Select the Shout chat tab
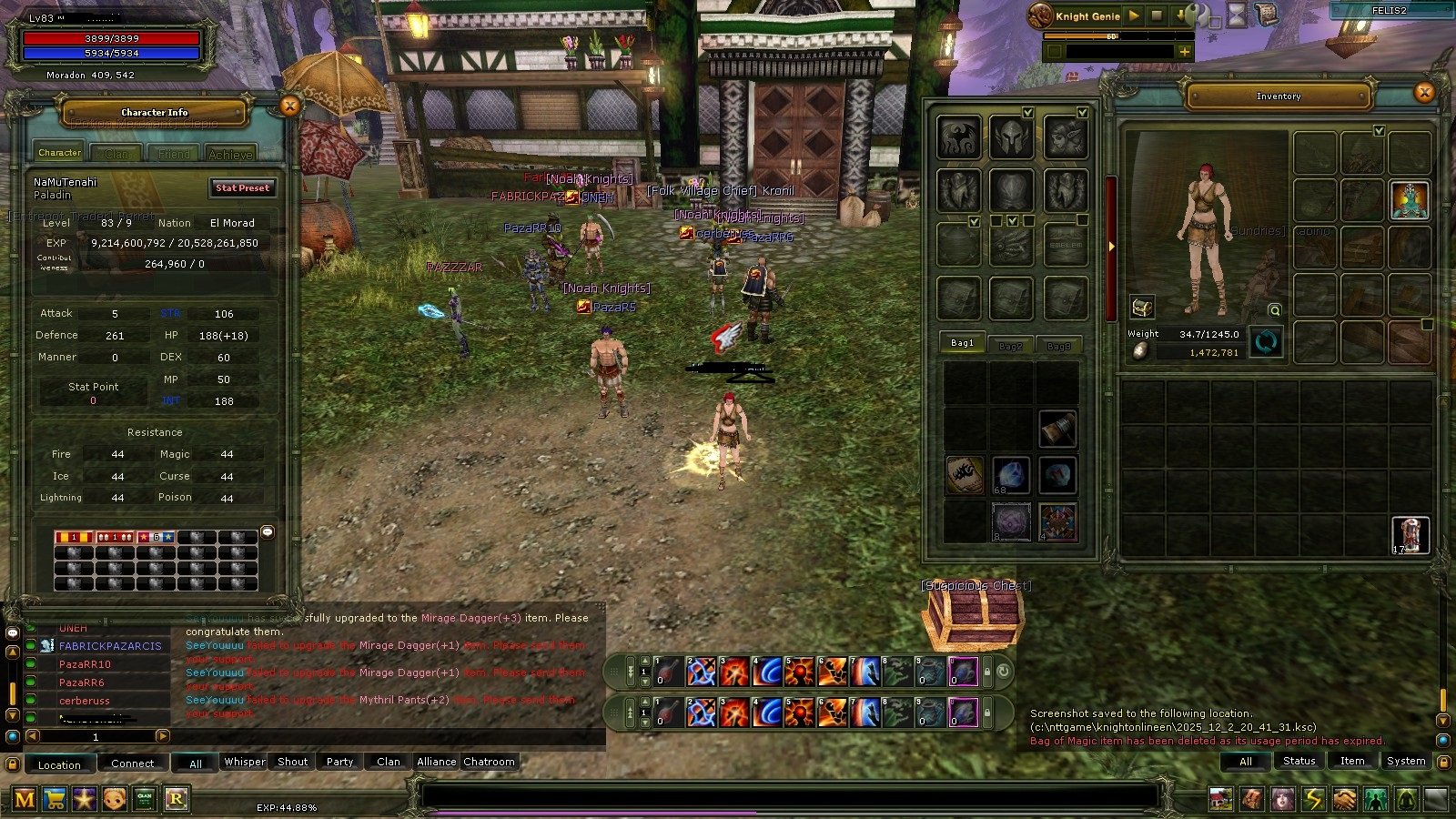Image resolution: width=1456 pixels, height=819 pixels. tap(292, 762)
